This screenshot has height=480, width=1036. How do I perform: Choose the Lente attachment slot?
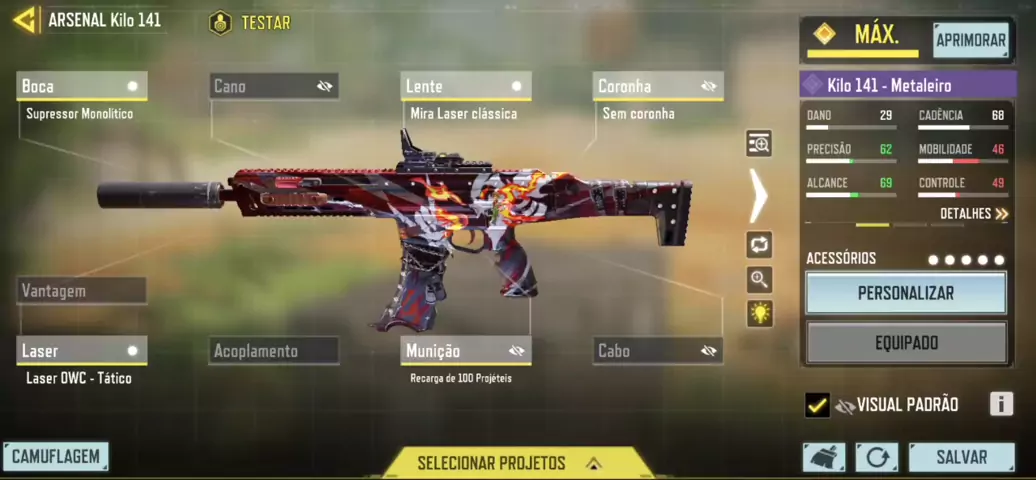click(x=466, y=86)
